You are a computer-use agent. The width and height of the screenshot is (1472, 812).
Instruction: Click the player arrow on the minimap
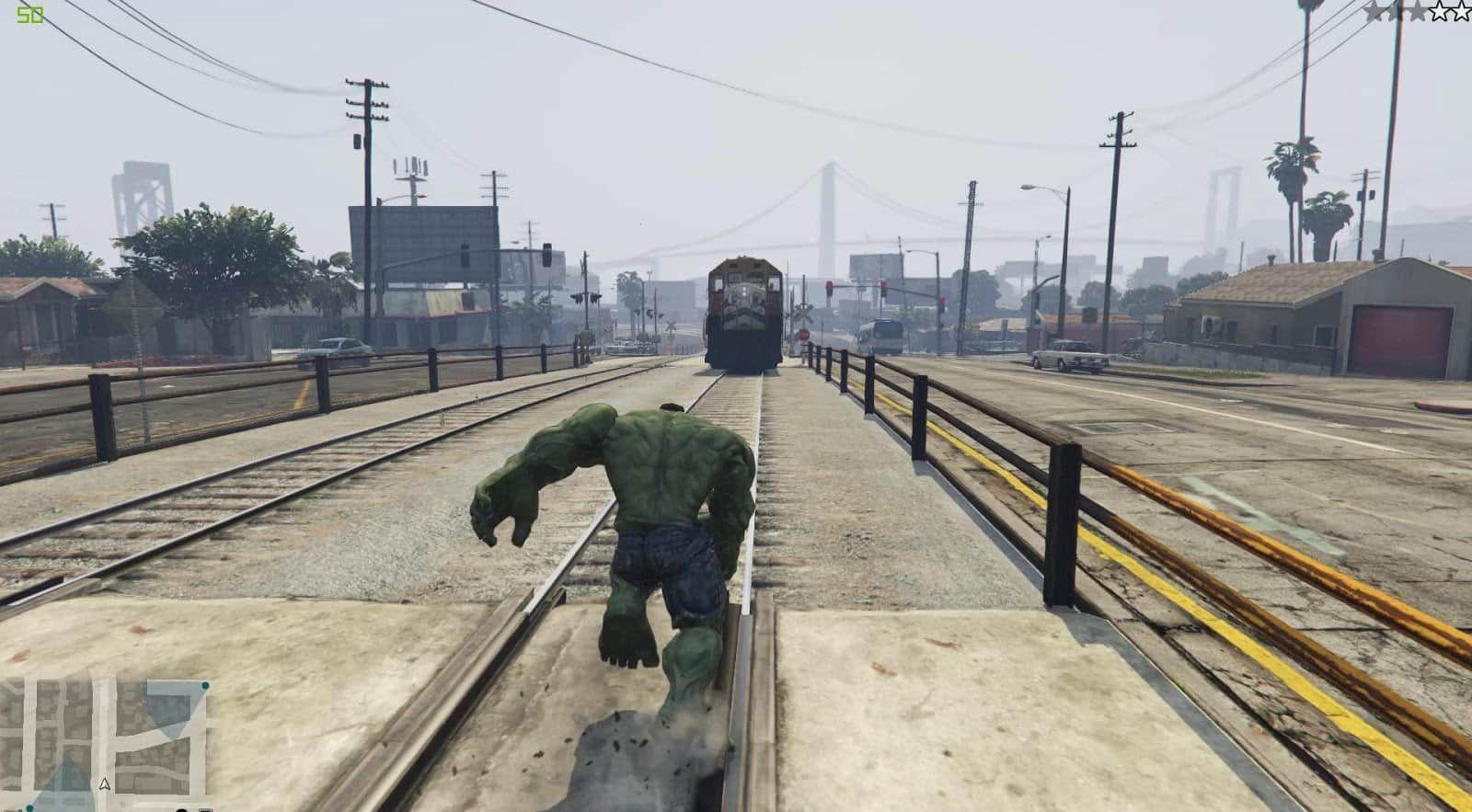[105, 784]
